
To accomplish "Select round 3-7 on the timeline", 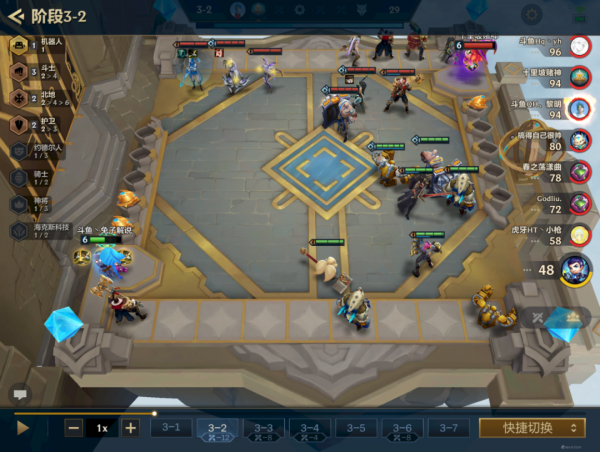I will tap(448, 427).
